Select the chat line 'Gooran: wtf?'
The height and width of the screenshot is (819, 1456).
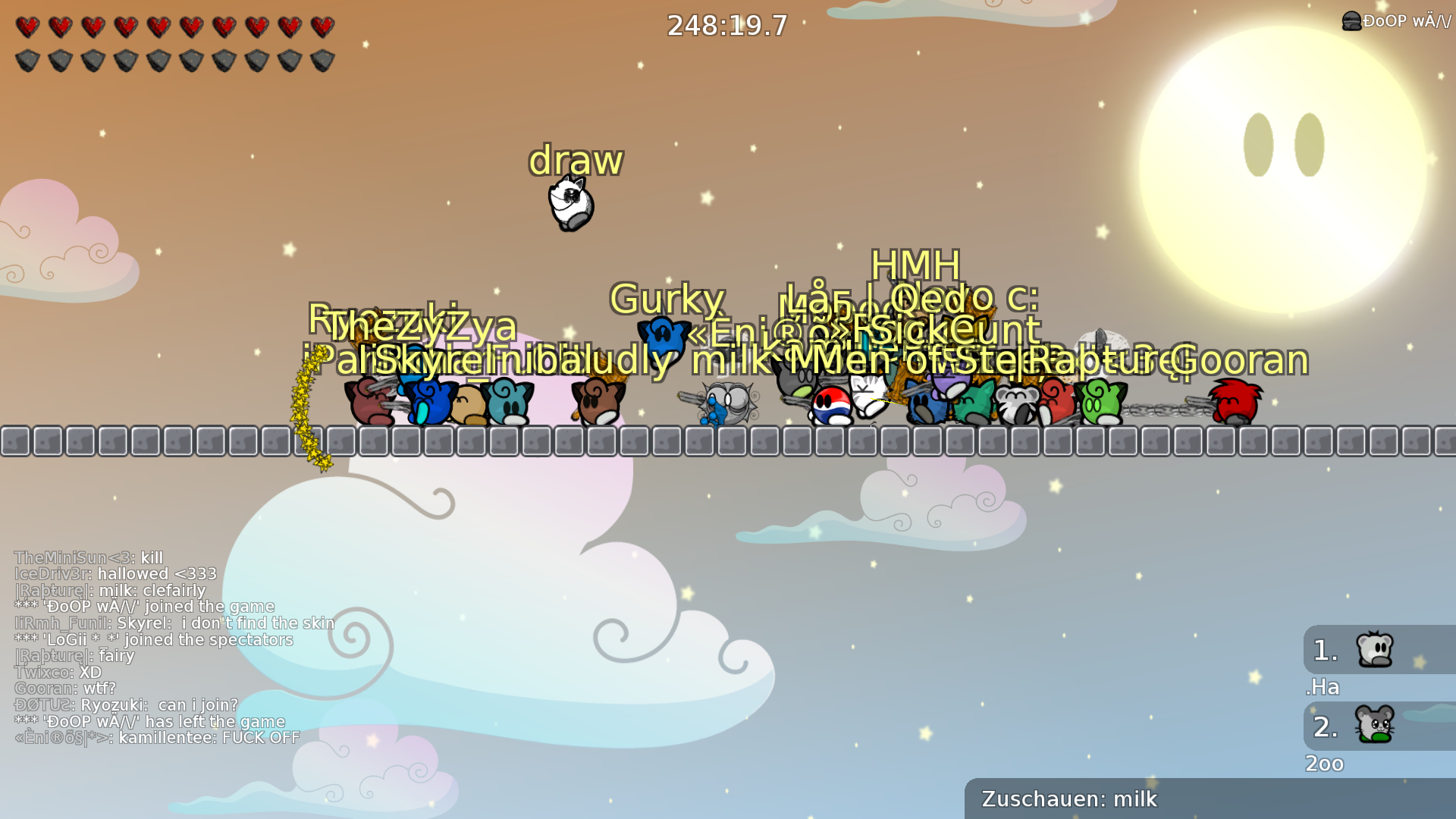pyautogui.click(x=64, y=689)
